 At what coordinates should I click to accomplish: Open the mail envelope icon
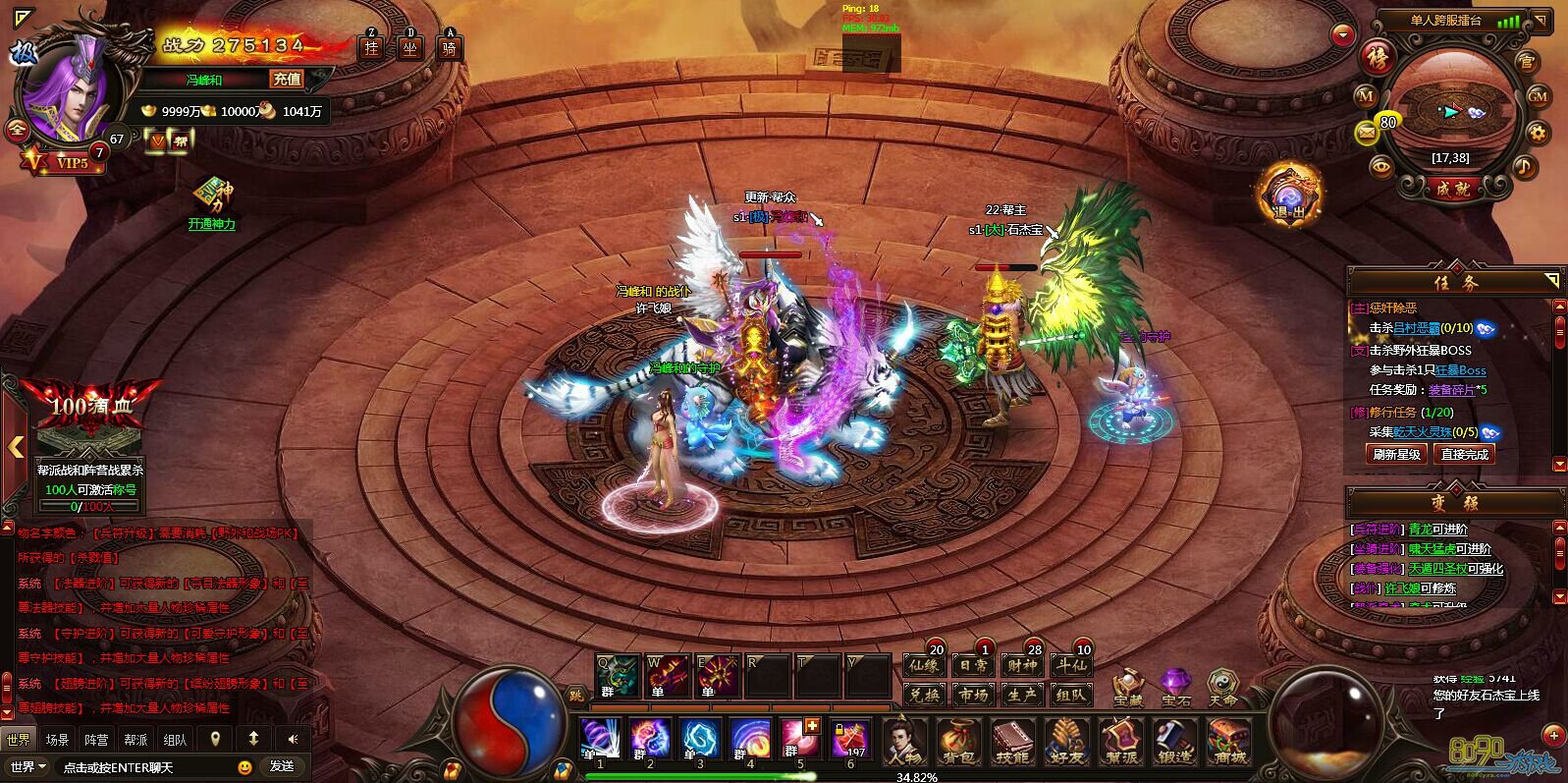click(x=1367, y=132)
